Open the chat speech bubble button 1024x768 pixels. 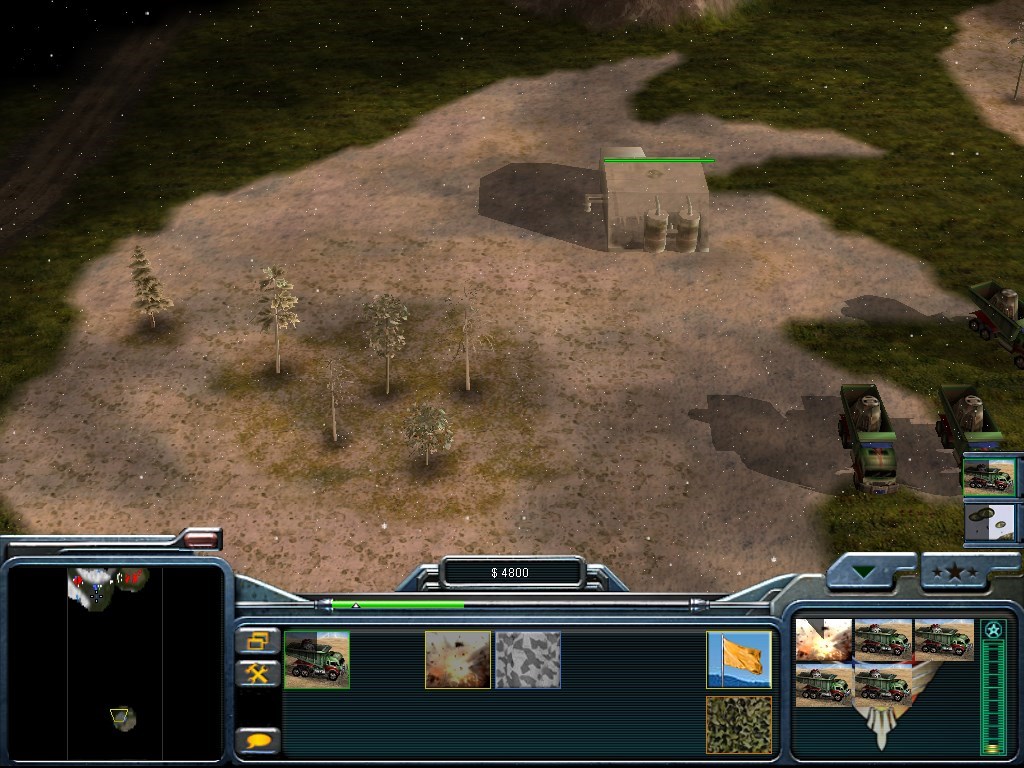coord(258,741)
